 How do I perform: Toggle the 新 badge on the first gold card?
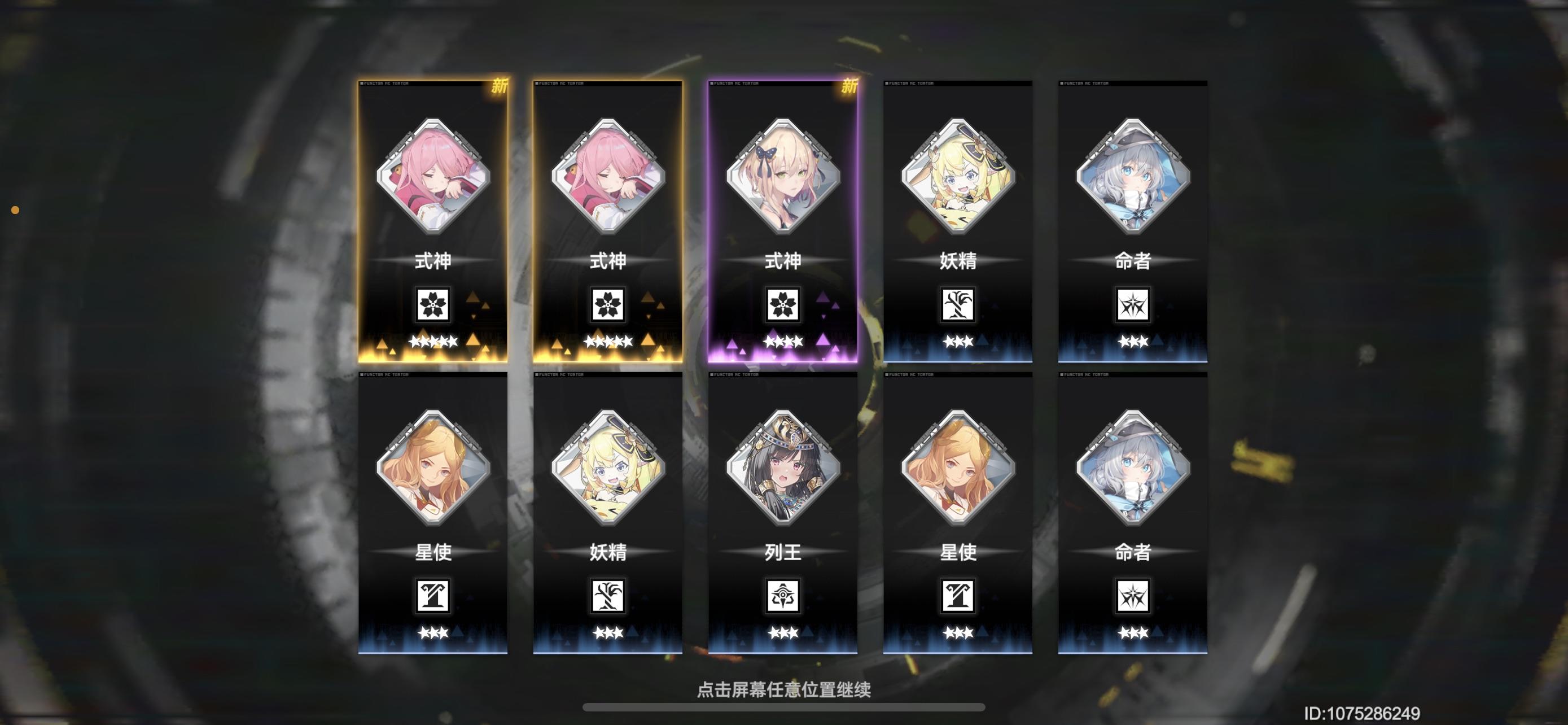point(499,87)
